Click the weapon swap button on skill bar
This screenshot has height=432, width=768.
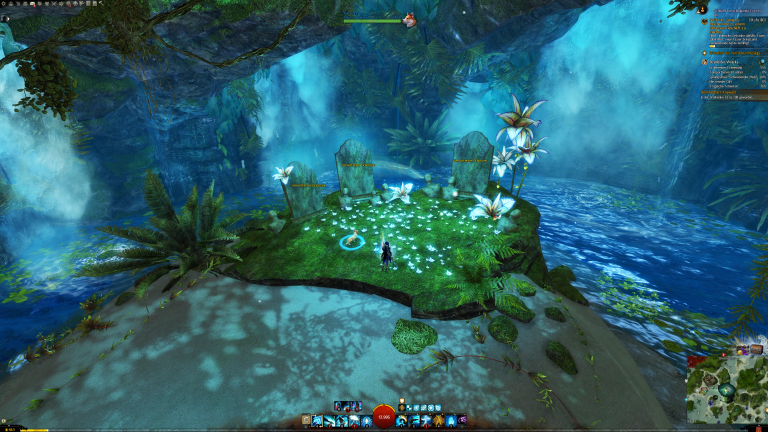306,422
